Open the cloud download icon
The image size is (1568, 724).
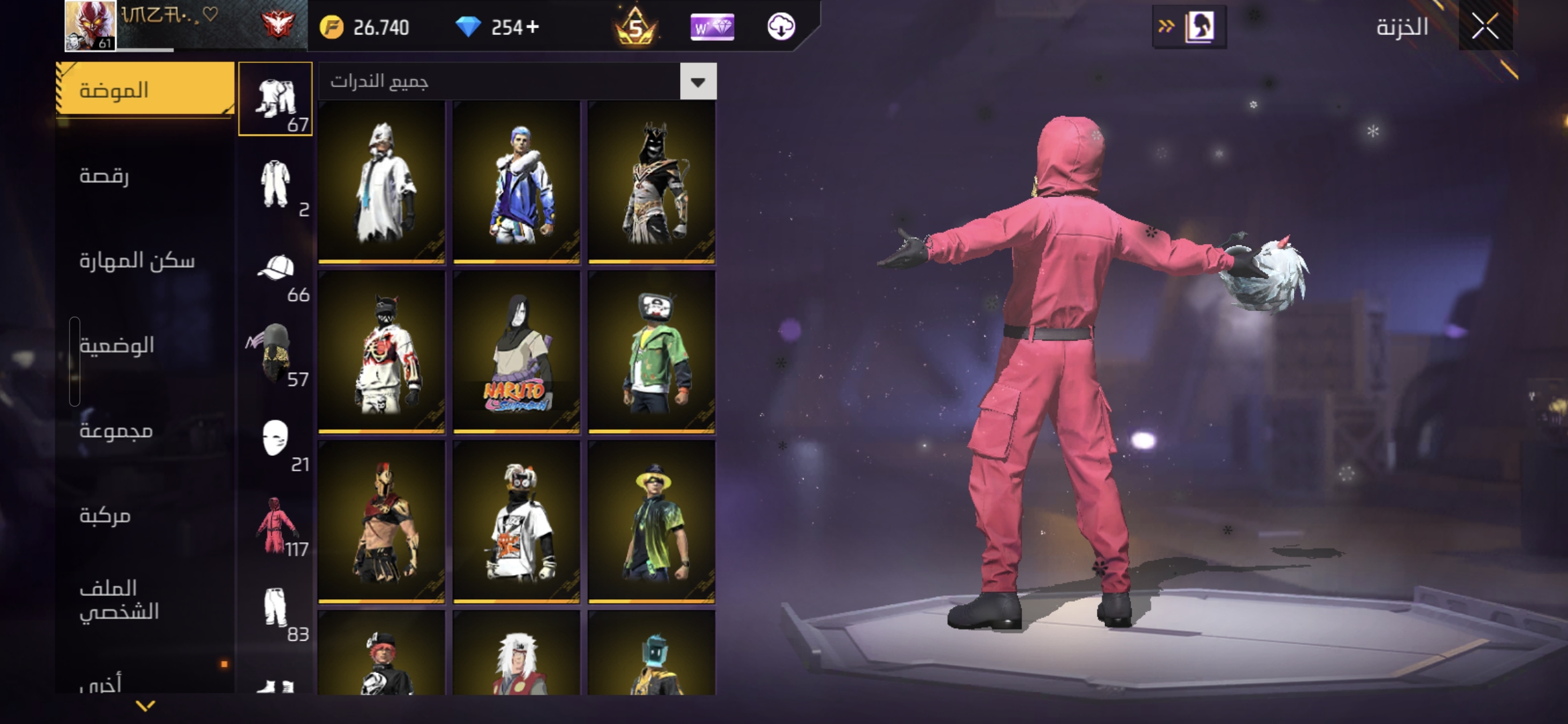click(781, 27)
